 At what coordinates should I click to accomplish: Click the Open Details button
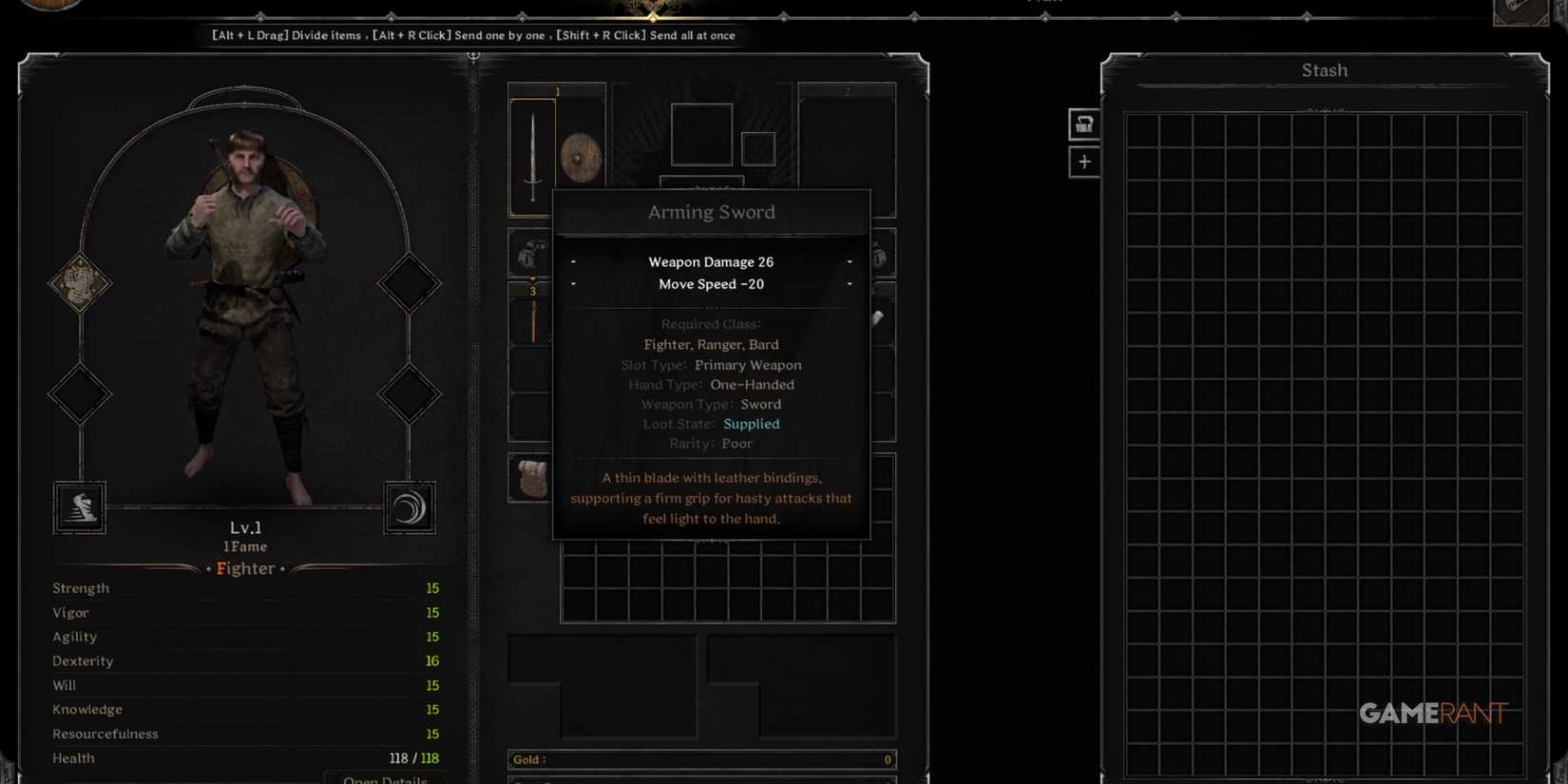pos(386,777)
